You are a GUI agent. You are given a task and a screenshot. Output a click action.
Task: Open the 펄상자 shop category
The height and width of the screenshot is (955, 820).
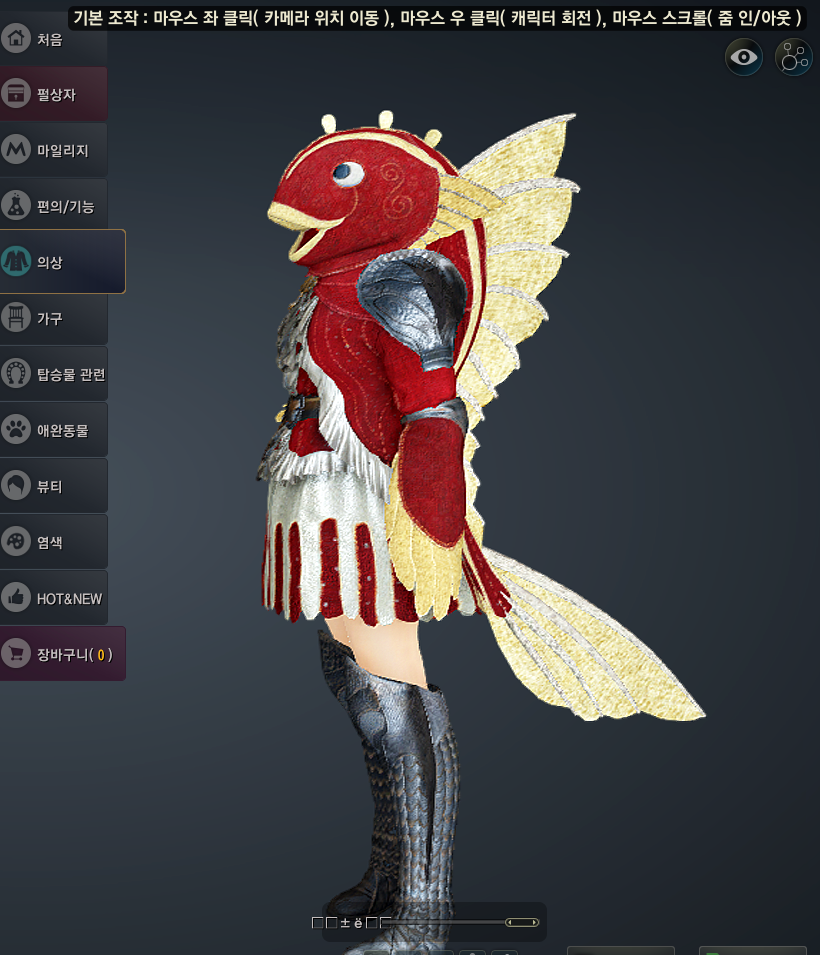(x=54, y=95)
